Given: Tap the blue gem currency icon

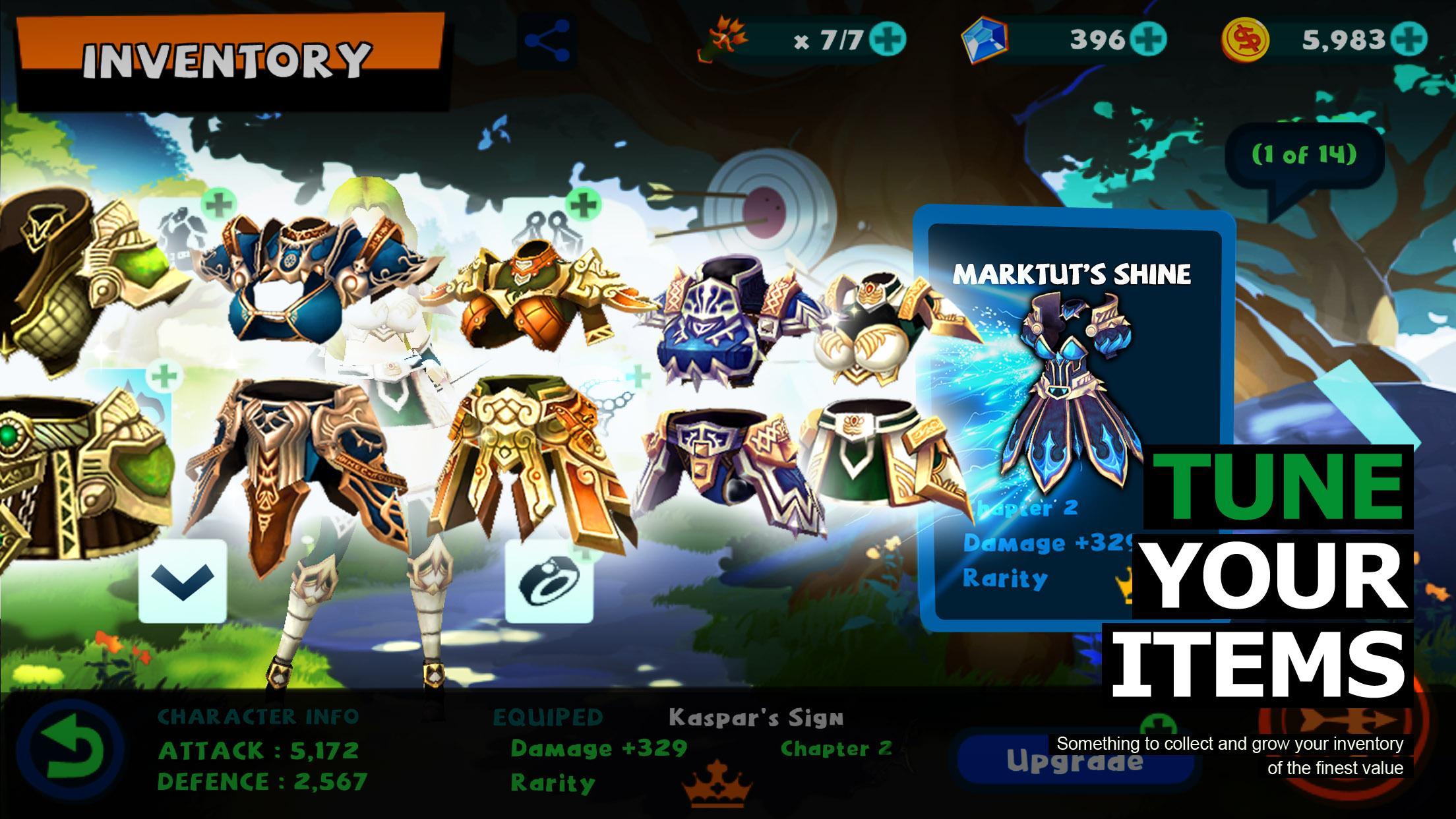Looking at the screenshot, I should [x=984, y=40].
